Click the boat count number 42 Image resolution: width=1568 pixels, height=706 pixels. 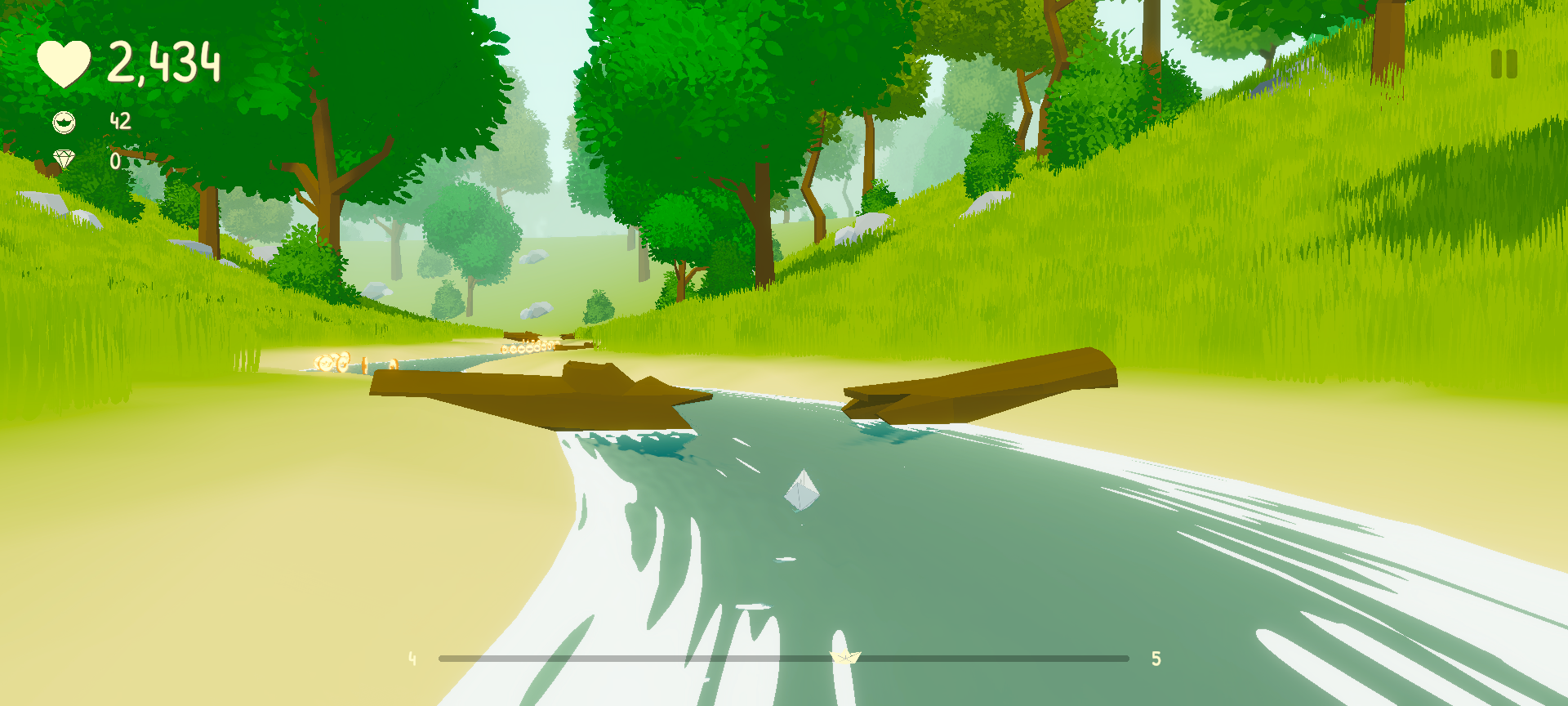click(x=119, y=123)
